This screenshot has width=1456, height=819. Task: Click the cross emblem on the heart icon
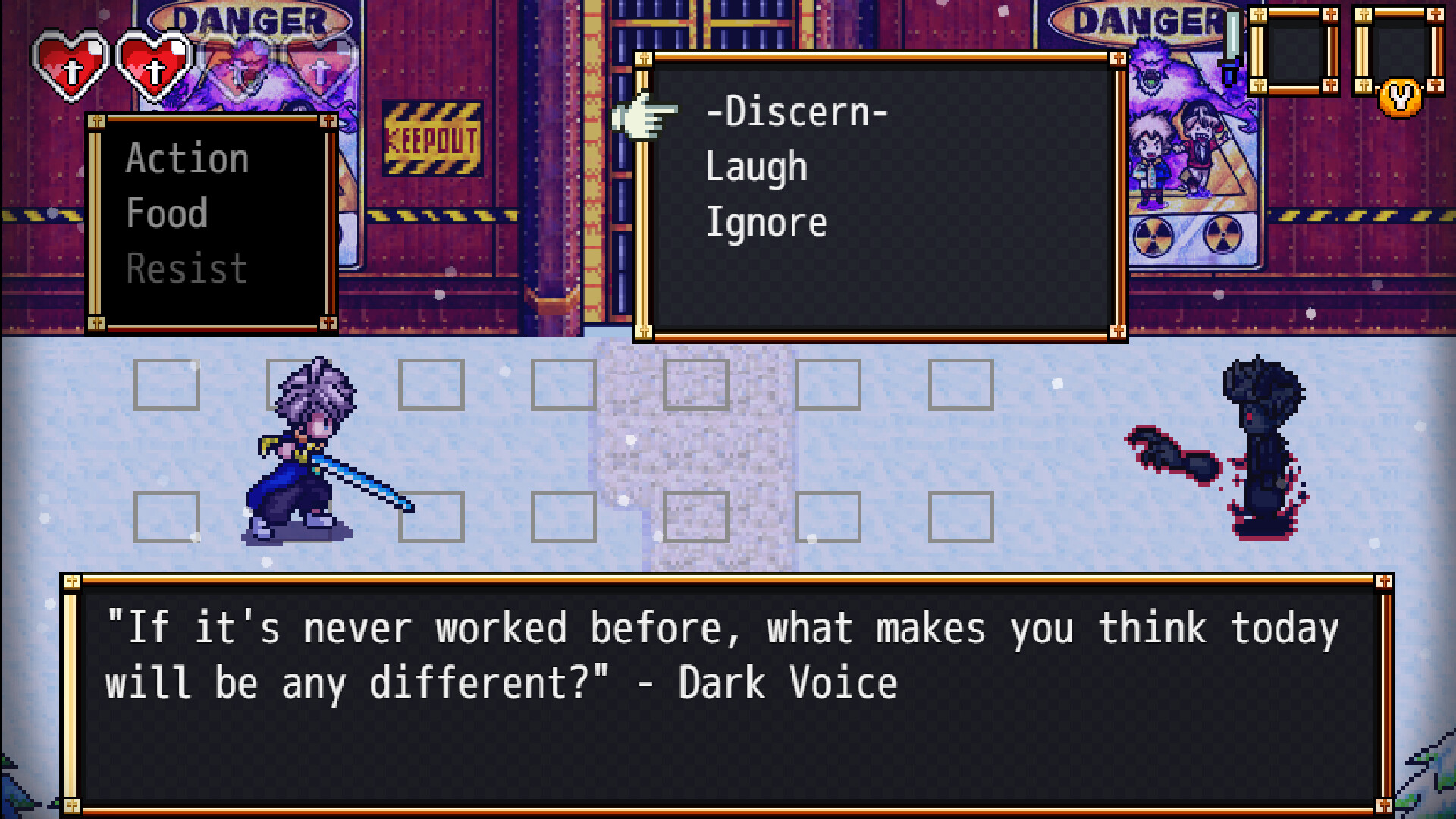point(73,70)
